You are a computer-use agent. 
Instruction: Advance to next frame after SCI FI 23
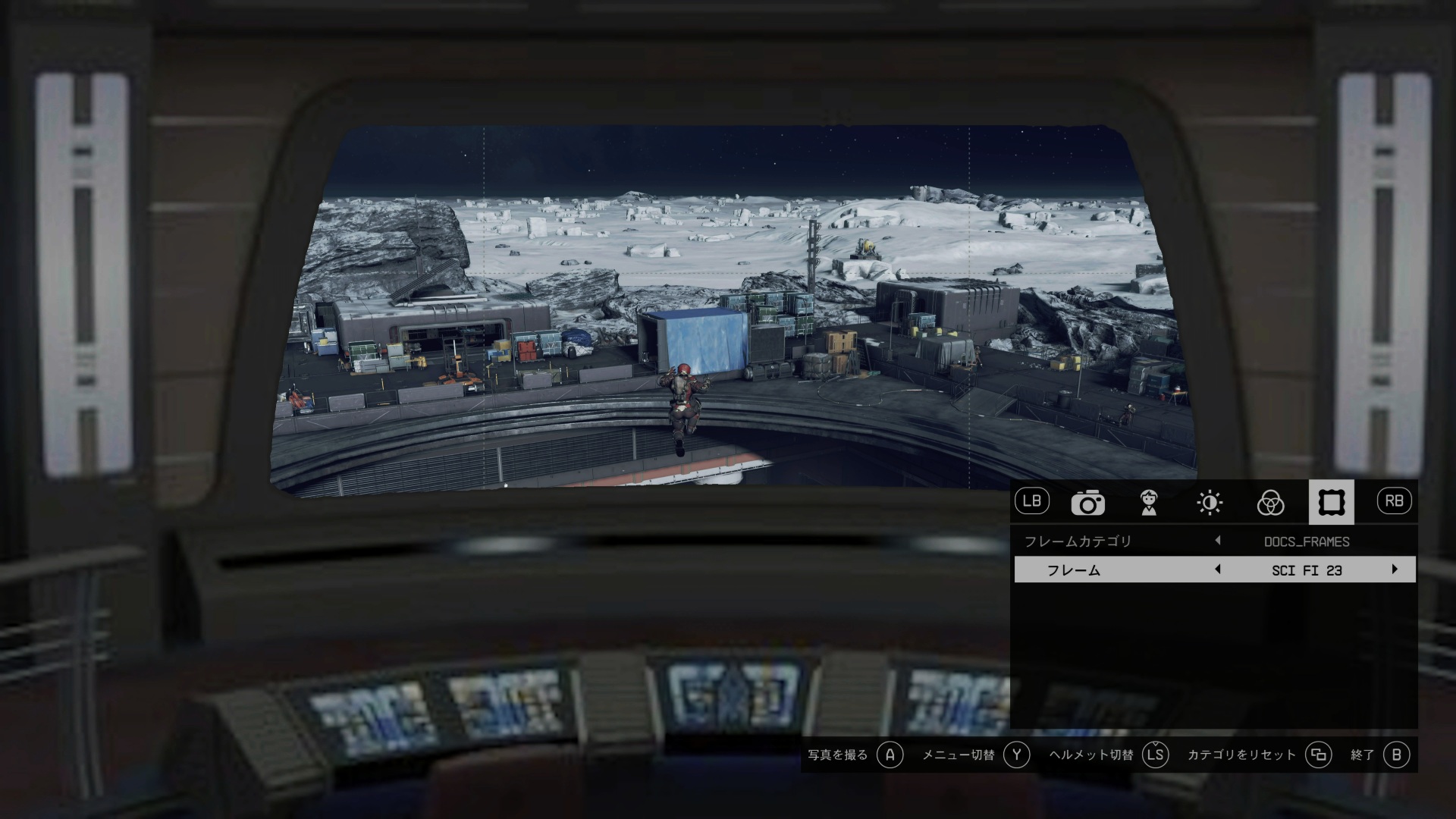click(x=1394, y=570)
